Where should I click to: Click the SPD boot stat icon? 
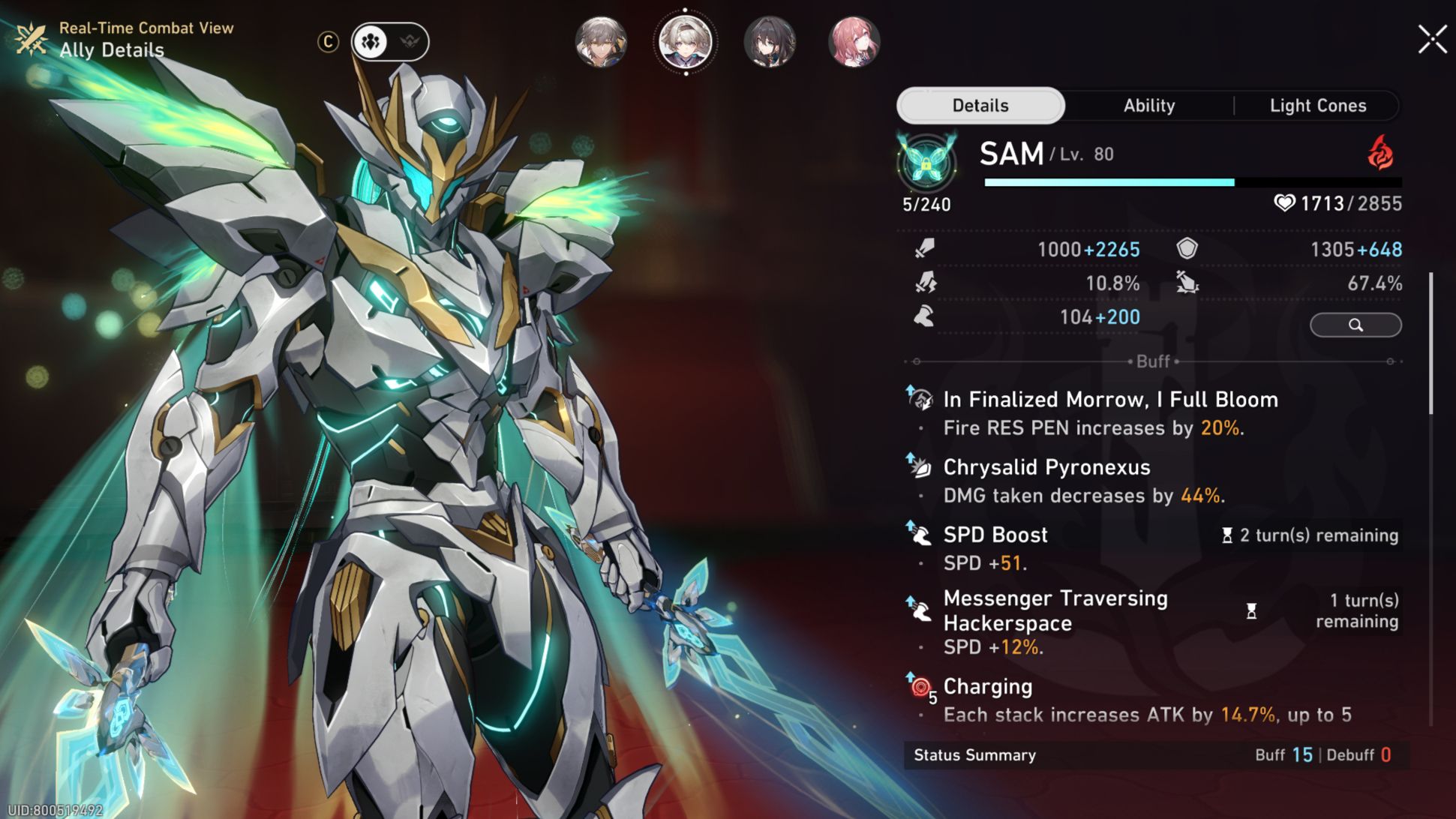click(924, 316)
